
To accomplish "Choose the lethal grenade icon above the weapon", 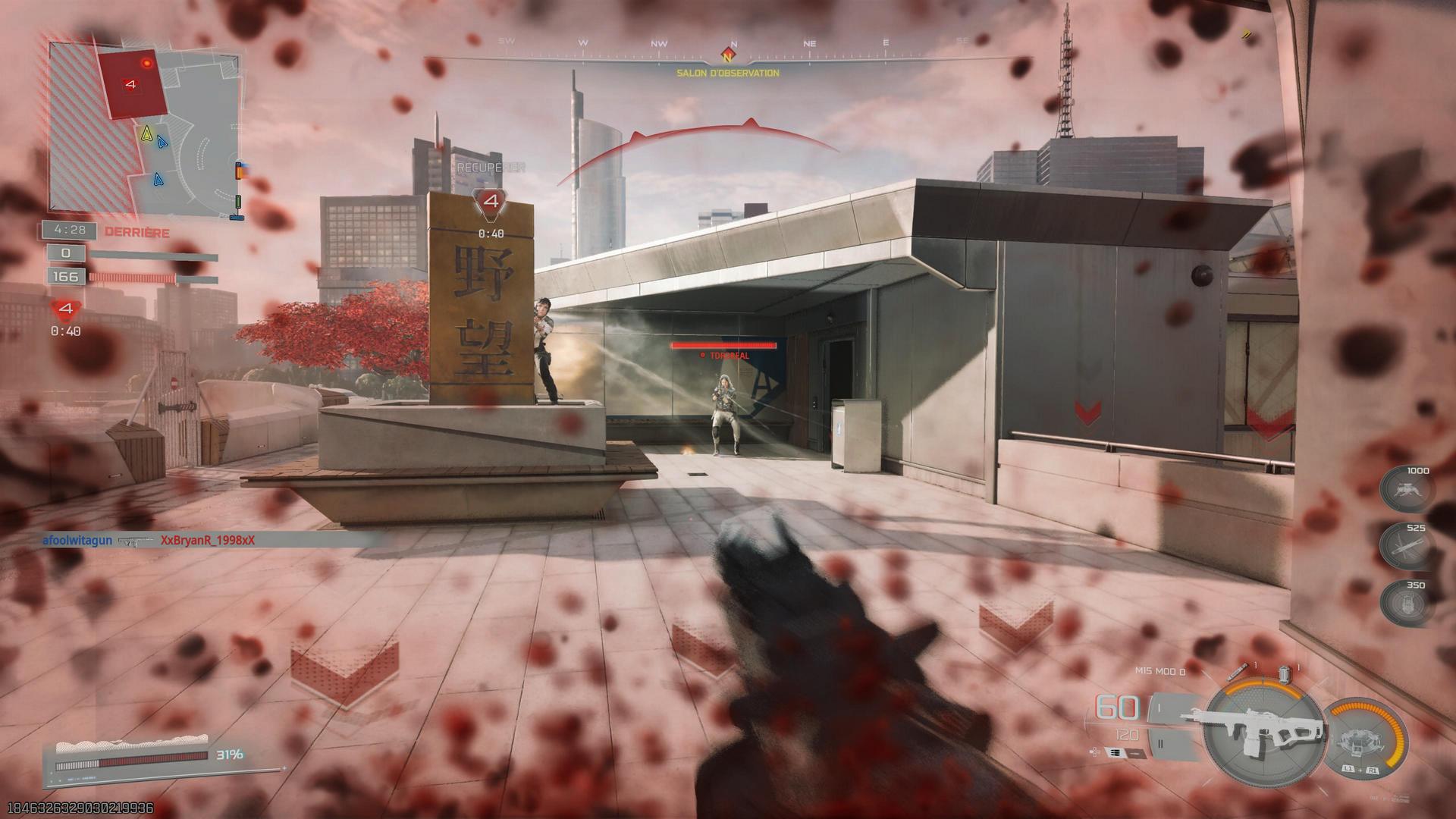I will click(1242, 670).
